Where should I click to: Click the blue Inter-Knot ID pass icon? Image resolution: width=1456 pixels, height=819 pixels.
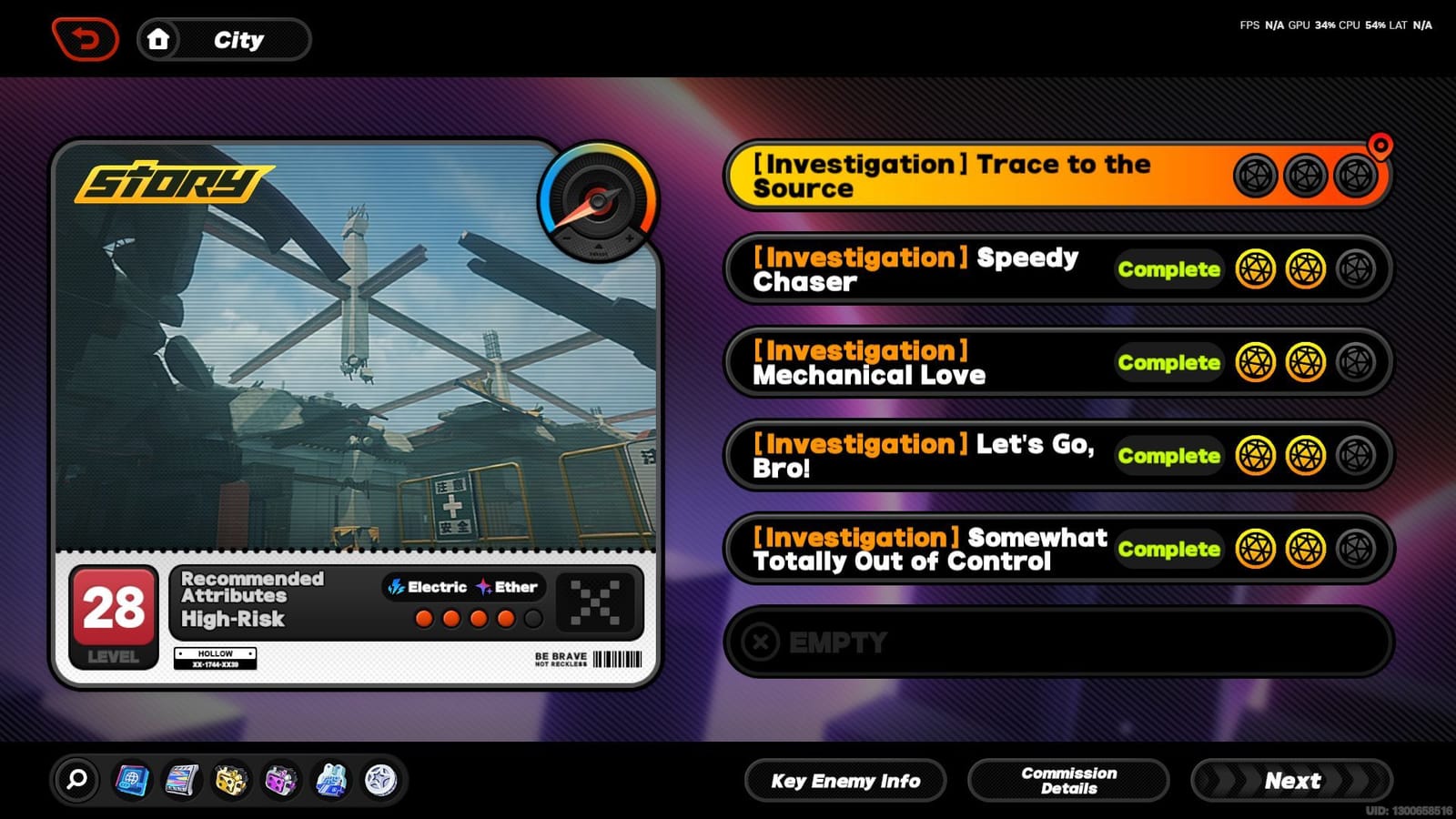point(133,780)
